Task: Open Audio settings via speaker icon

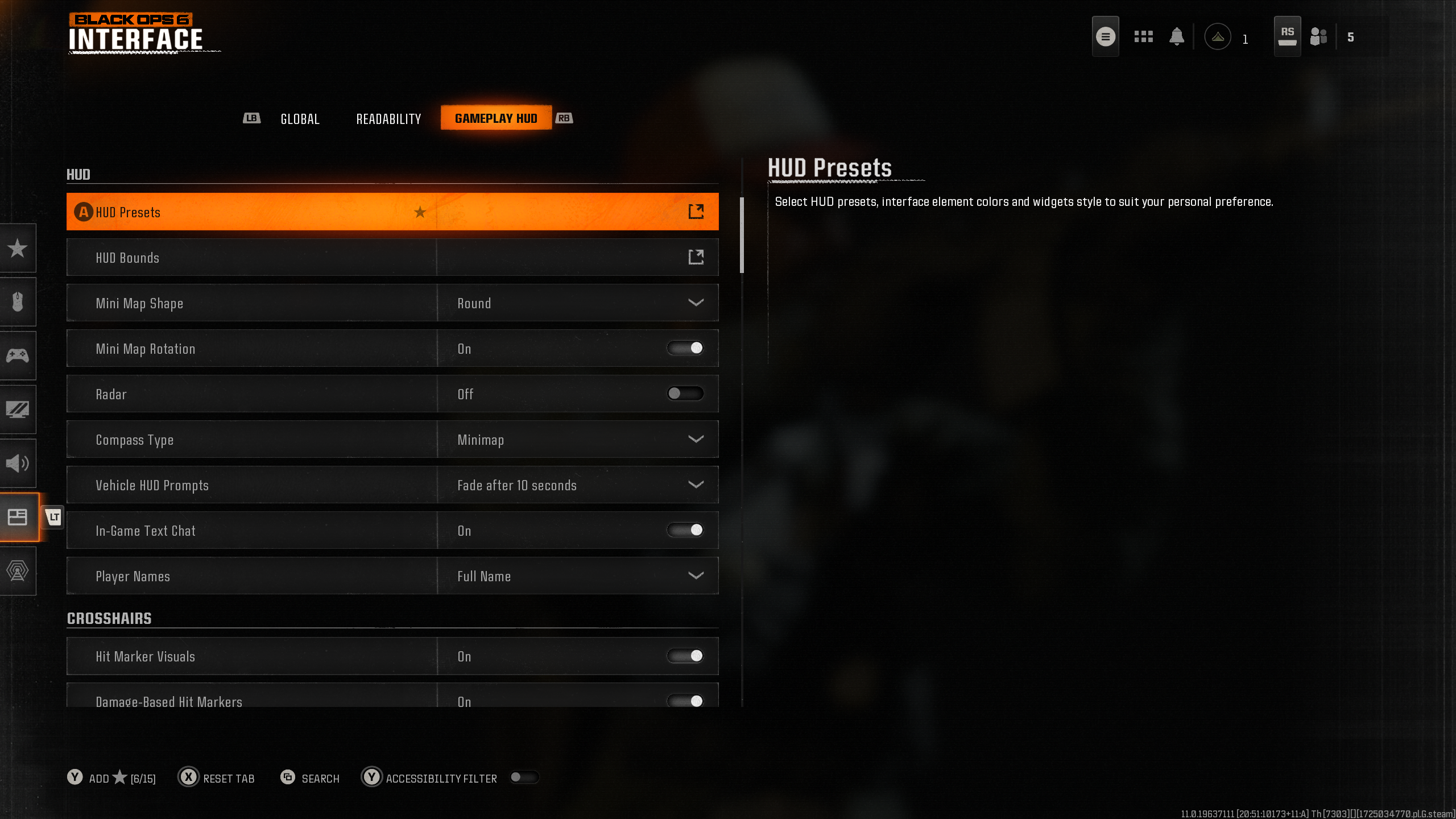Action: [18, 463]
